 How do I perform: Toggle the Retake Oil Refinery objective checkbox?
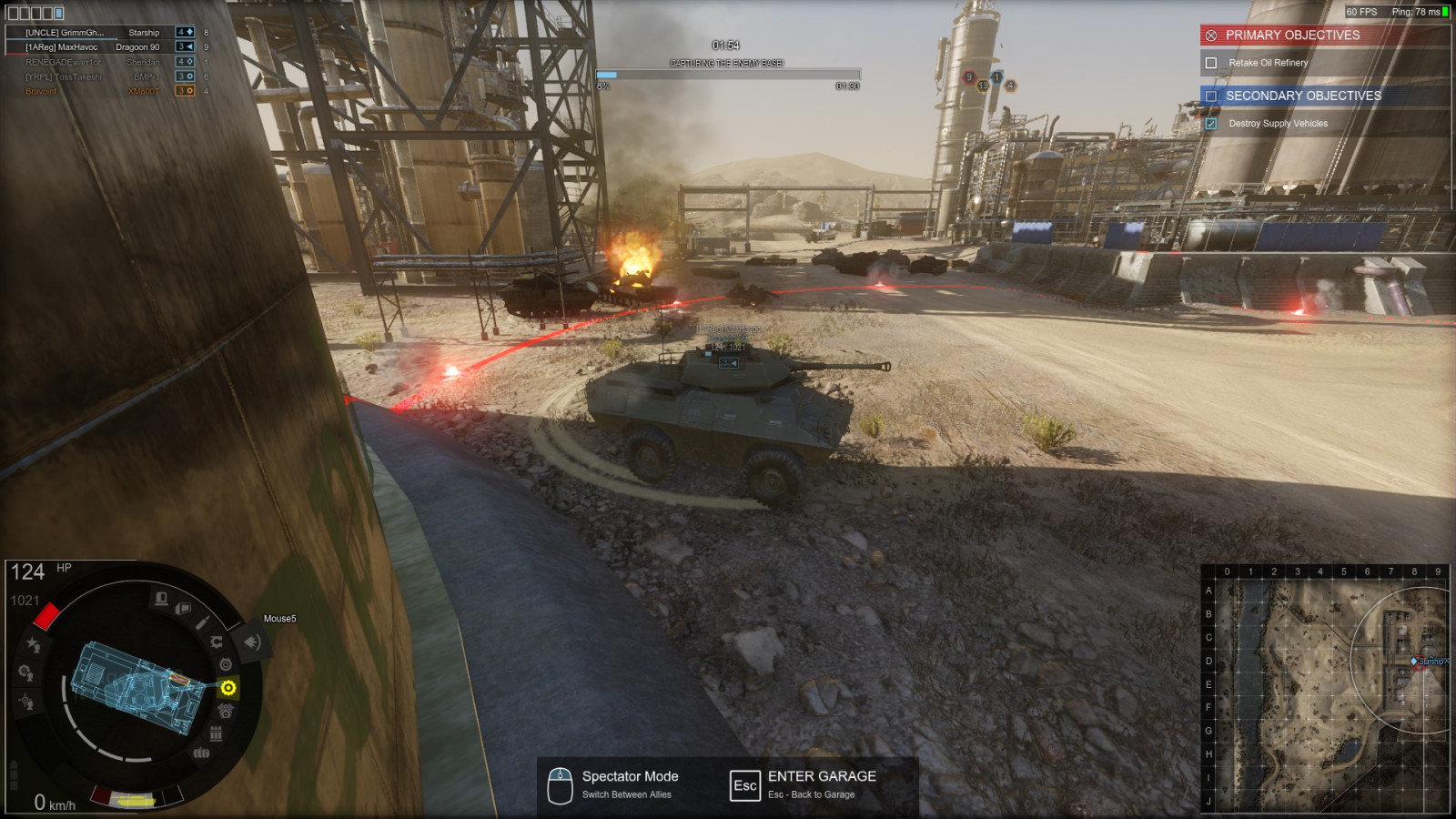1211,63
